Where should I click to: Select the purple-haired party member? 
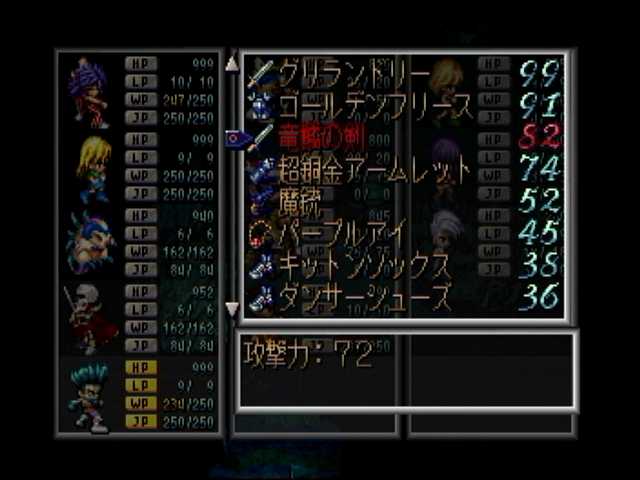89,90
